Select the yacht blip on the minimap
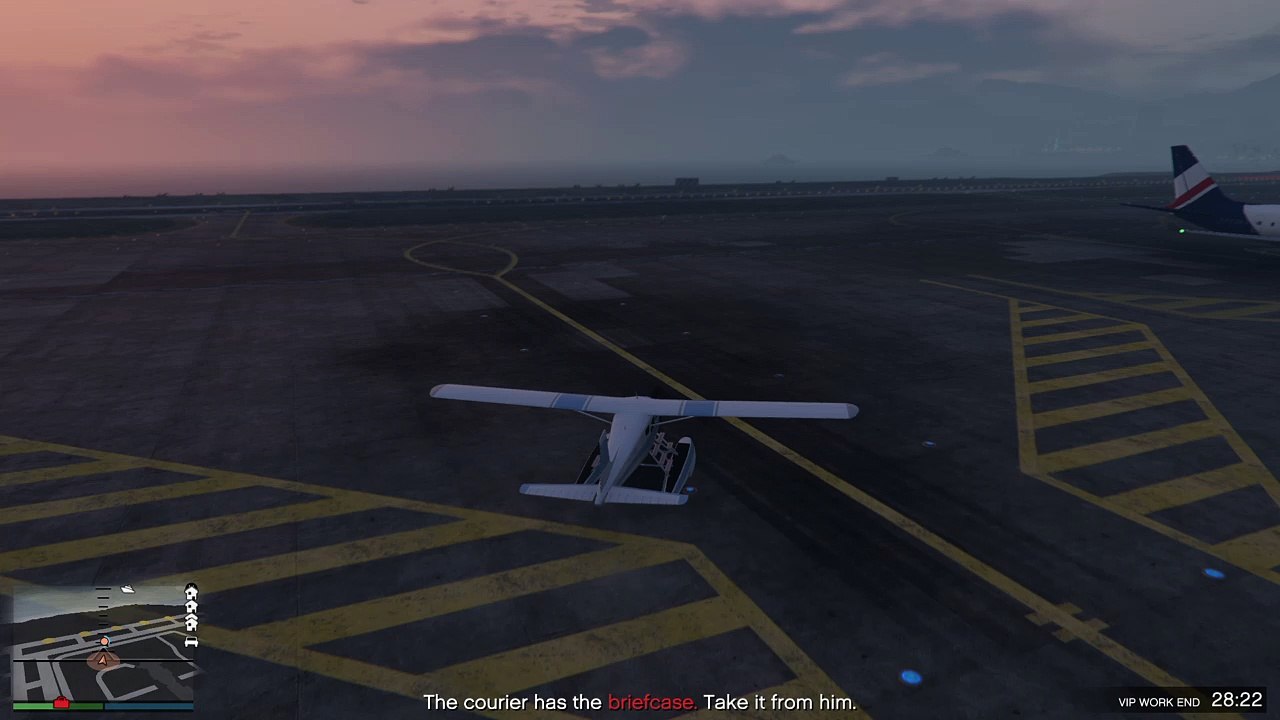Image resolution: width=1280 pixels, height=720 pixels. pyautogui.click(x=128, y=590)
